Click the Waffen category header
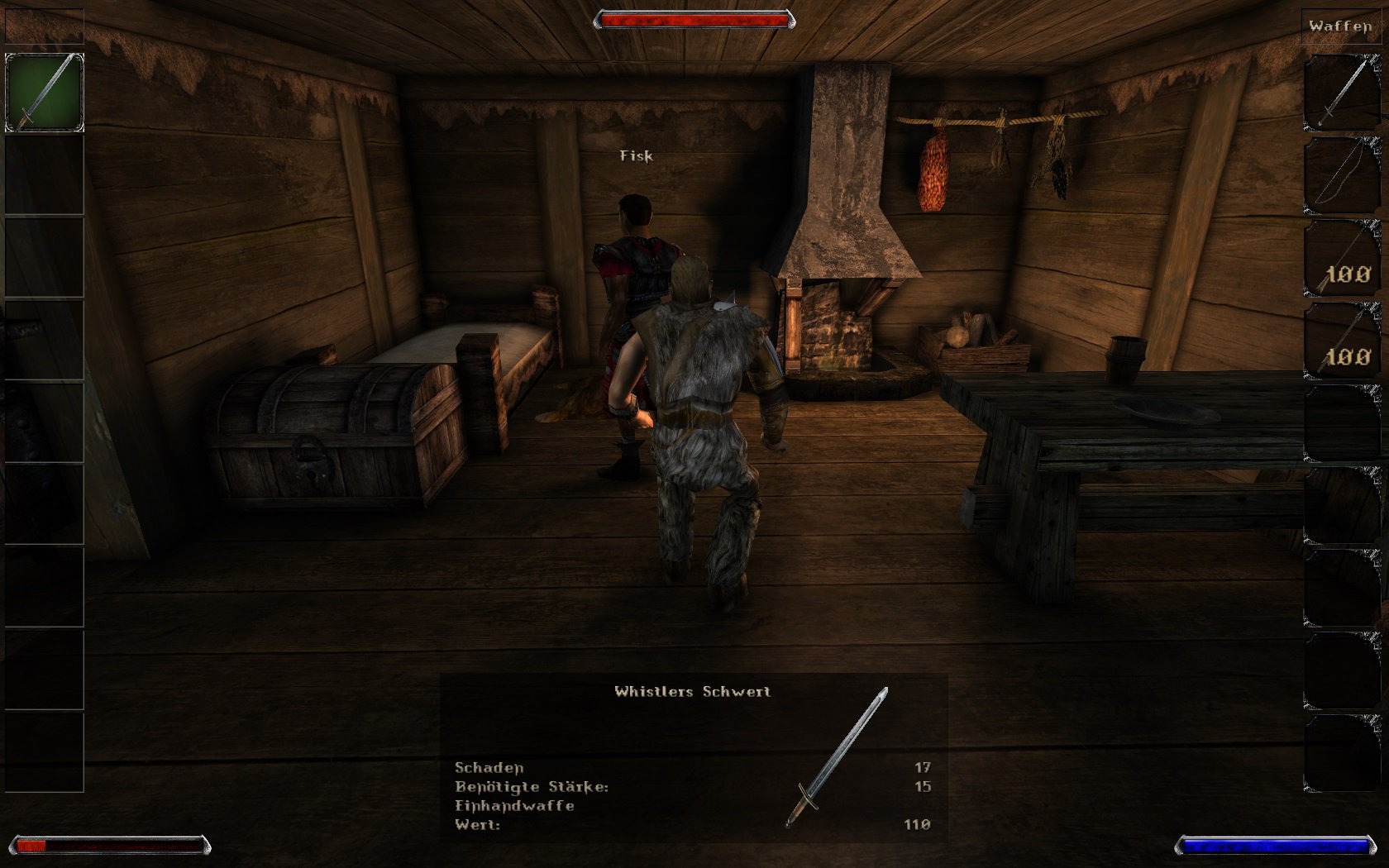Screen dimensions: 1389x868 1340,26
